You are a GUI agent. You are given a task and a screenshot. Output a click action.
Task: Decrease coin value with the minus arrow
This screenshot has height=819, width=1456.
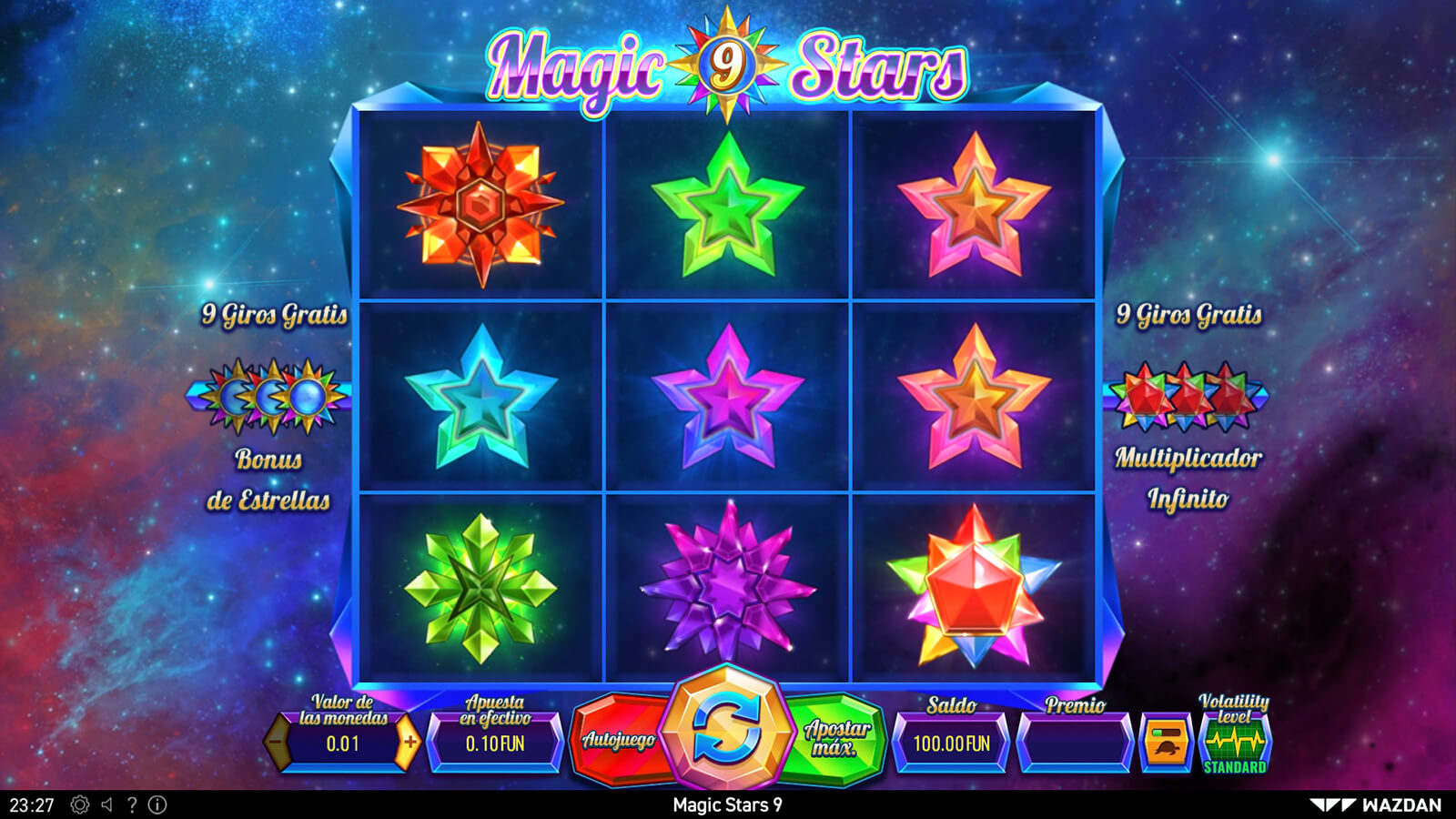point(277,743)
